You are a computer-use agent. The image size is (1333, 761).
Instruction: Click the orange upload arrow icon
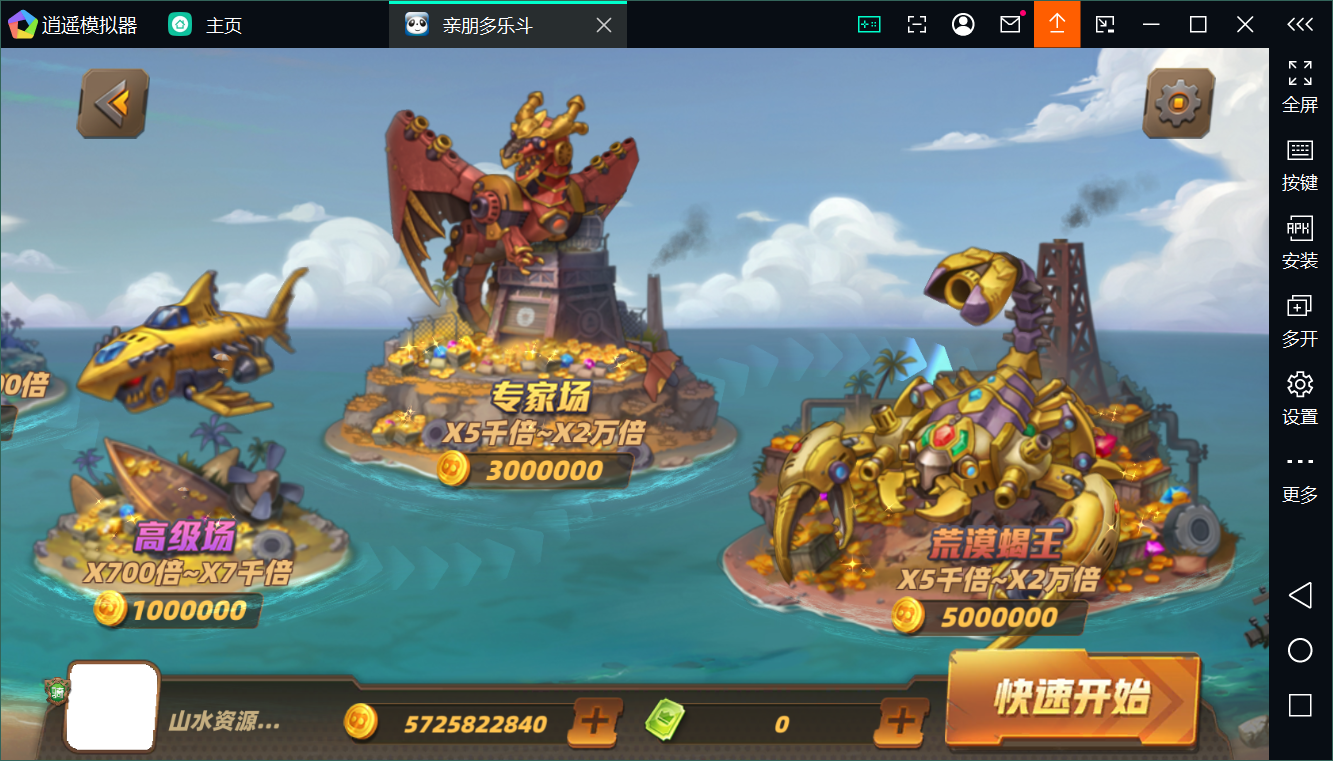(x=1057, y=24)
